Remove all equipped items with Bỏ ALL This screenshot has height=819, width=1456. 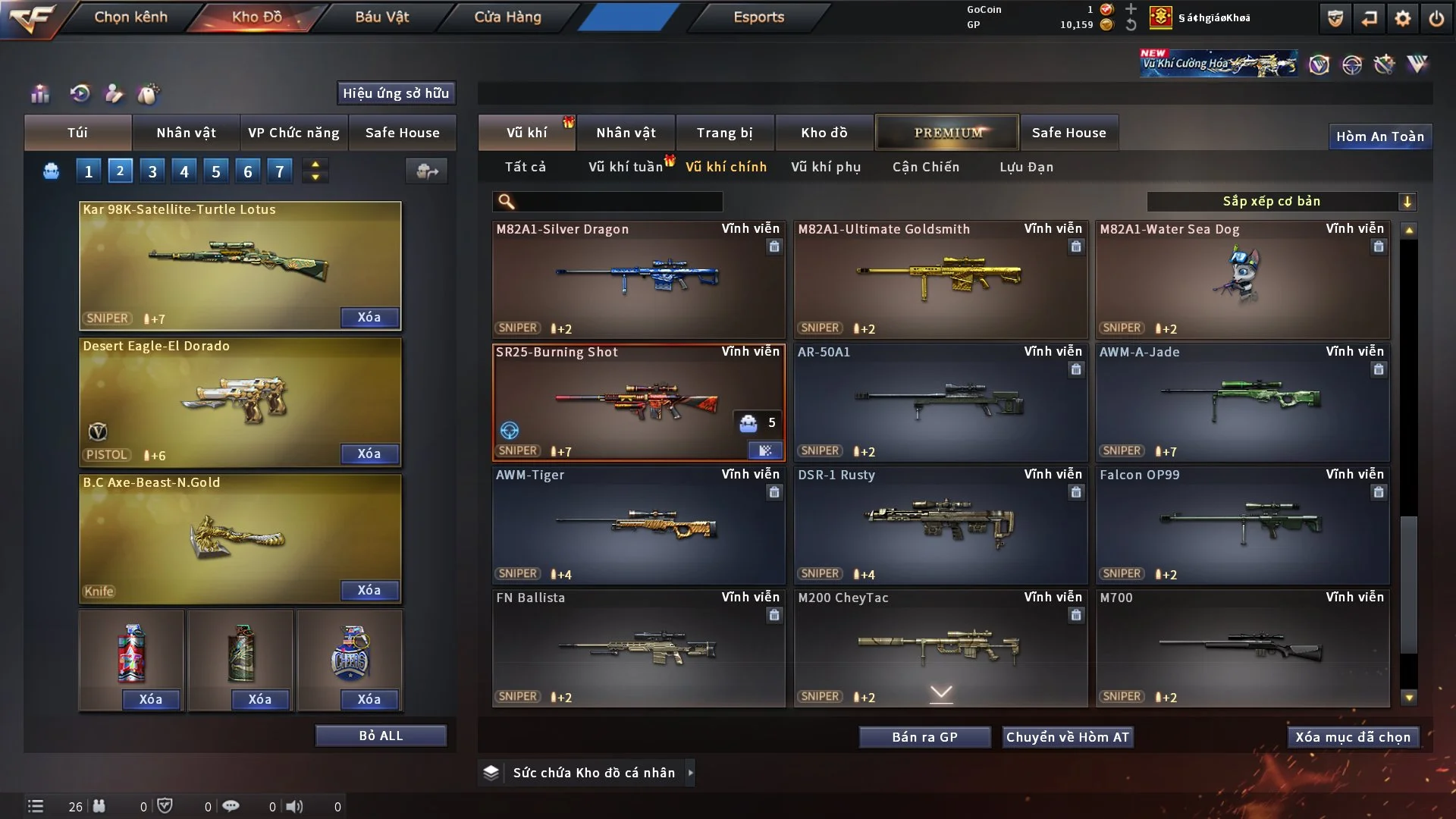tap(381, 736)
